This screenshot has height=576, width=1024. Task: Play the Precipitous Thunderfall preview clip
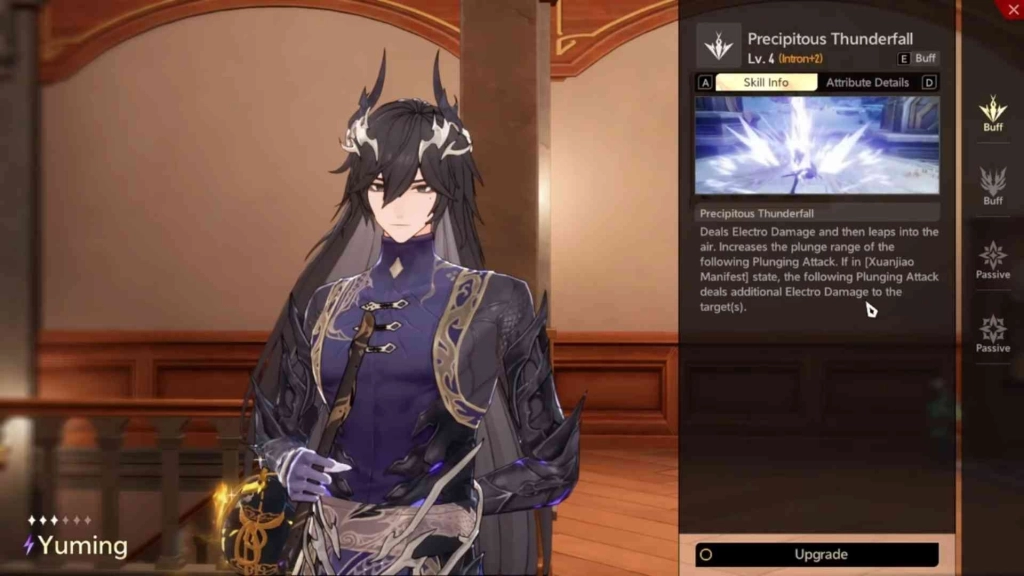coord(817,145)
